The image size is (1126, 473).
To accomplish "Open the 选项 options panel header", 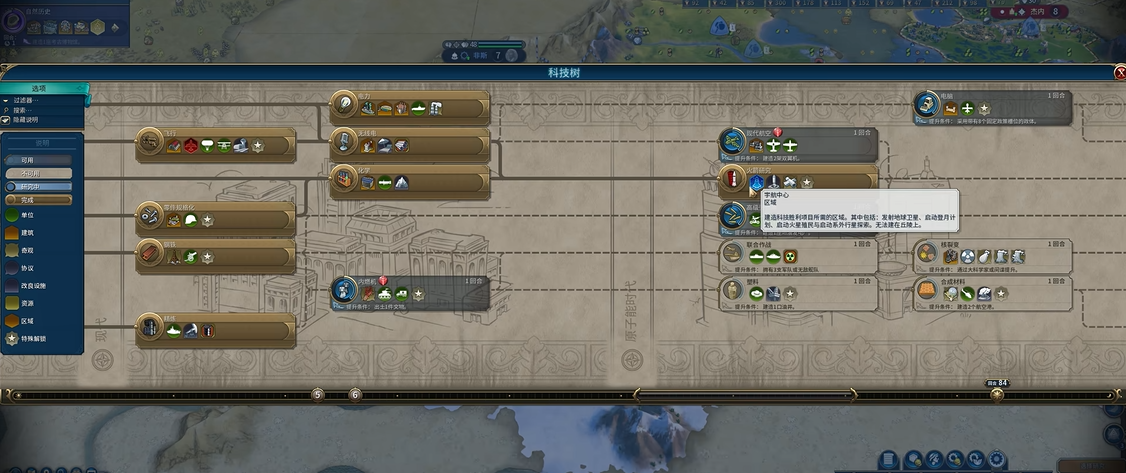I will click(45, 89).
